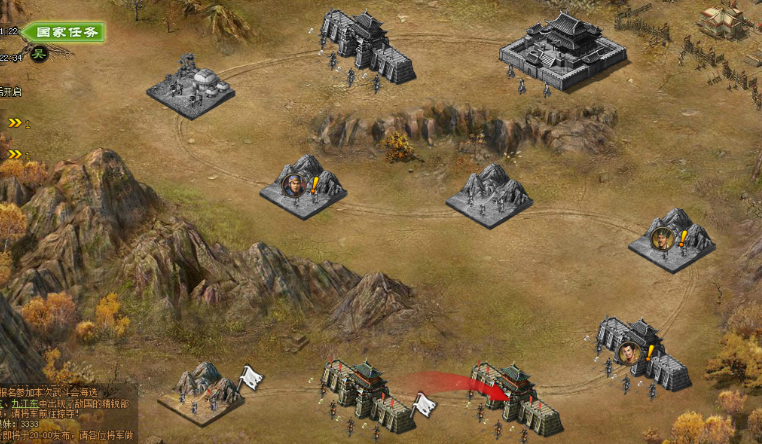The image size is (762, 444).
Task: Choose the large grey walled city stage
Action: point(562,50)
